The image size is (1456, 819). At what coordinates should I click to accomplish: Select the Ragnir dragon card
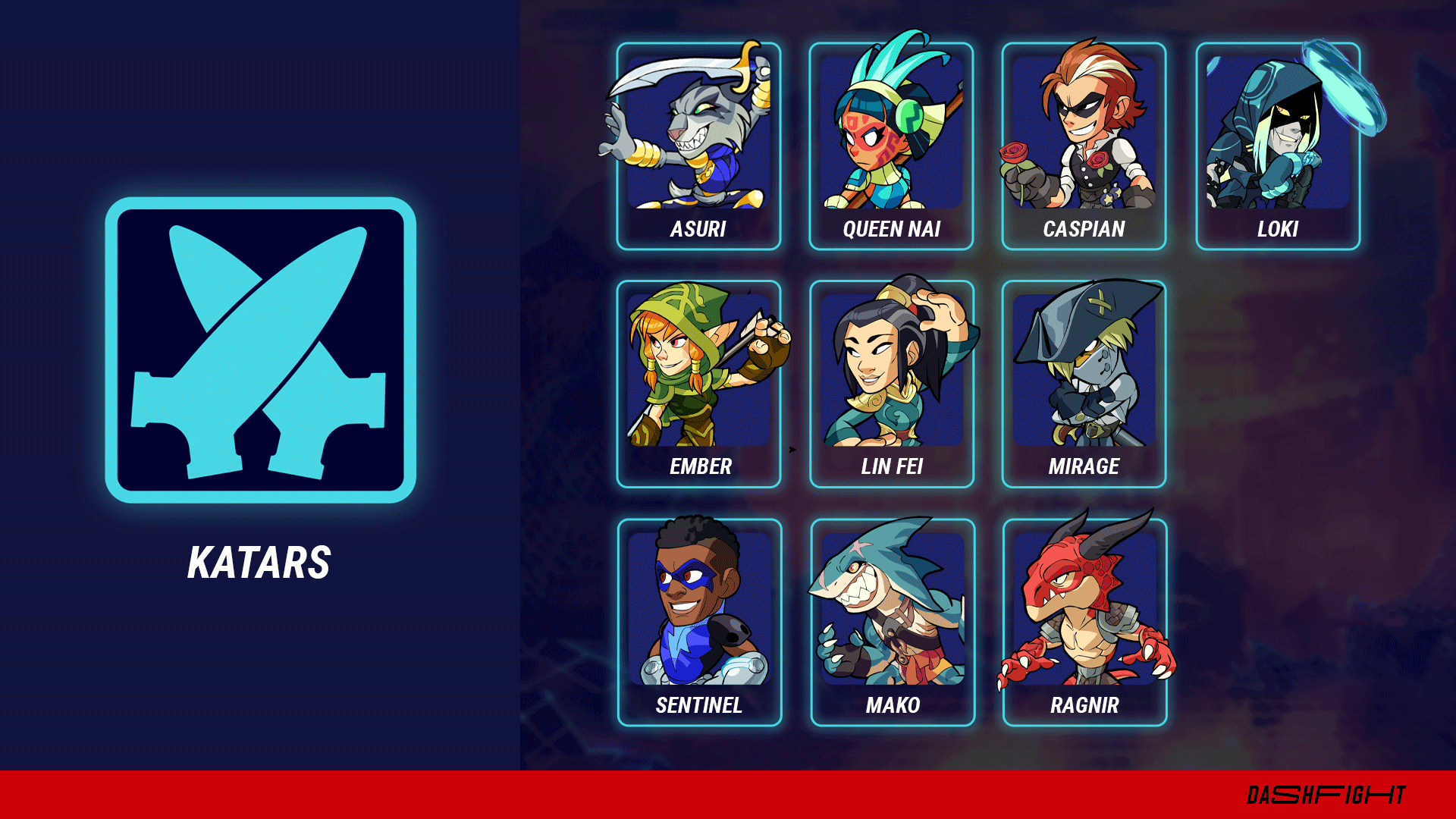[x=1084, y=622]
